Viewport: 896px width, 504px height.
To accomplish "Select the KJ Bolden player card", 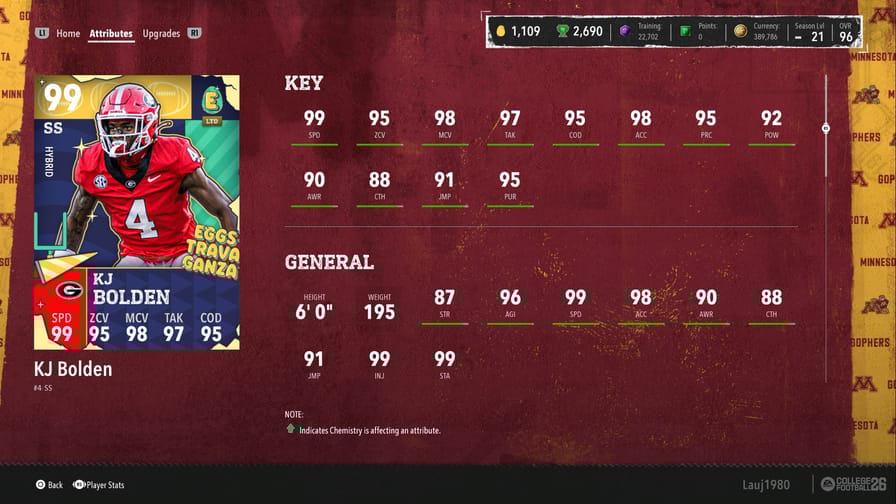I will 137,213.
